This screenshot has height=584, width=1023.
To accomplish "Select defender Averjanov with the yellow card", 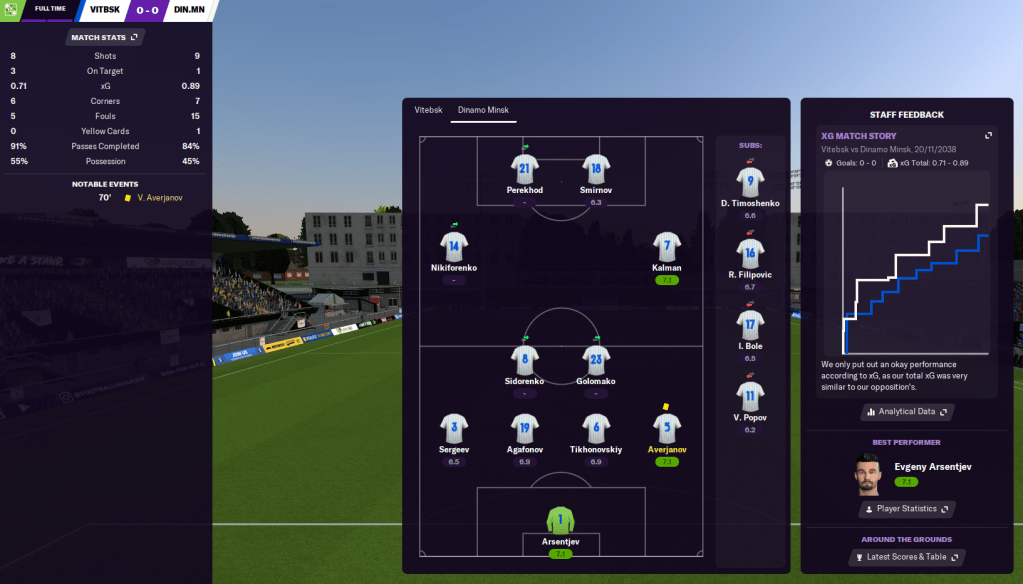I will pos(667,429).
